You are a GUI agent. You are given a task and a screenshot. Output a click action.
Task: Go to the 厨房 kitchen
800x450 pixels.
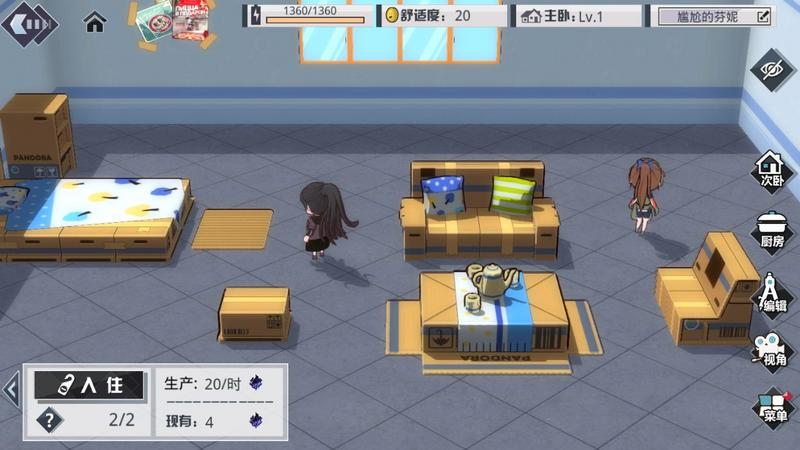coord(771,232)
